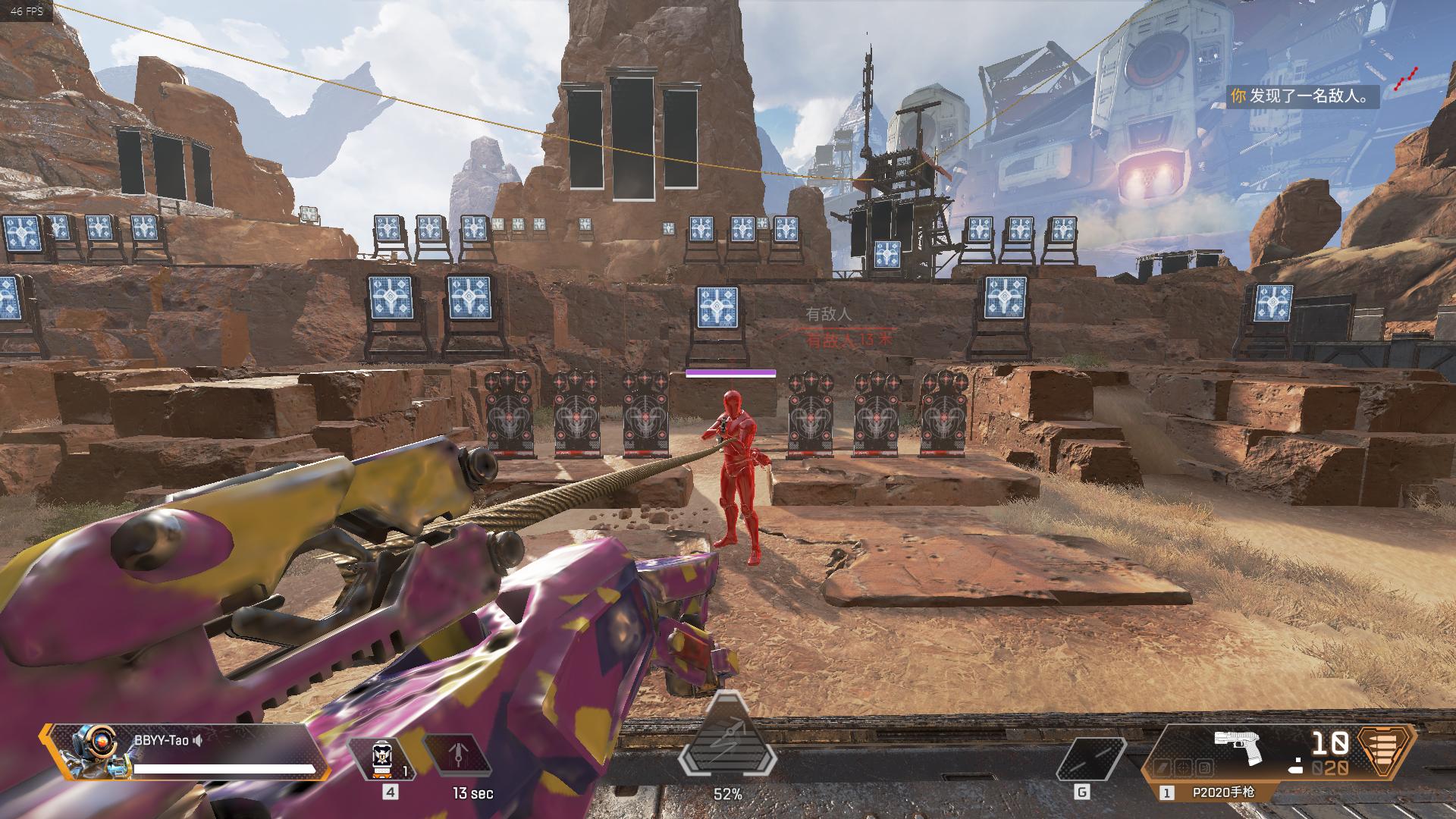
Task: Click the P2020 weapon name label
Action: pos(1223,792)
